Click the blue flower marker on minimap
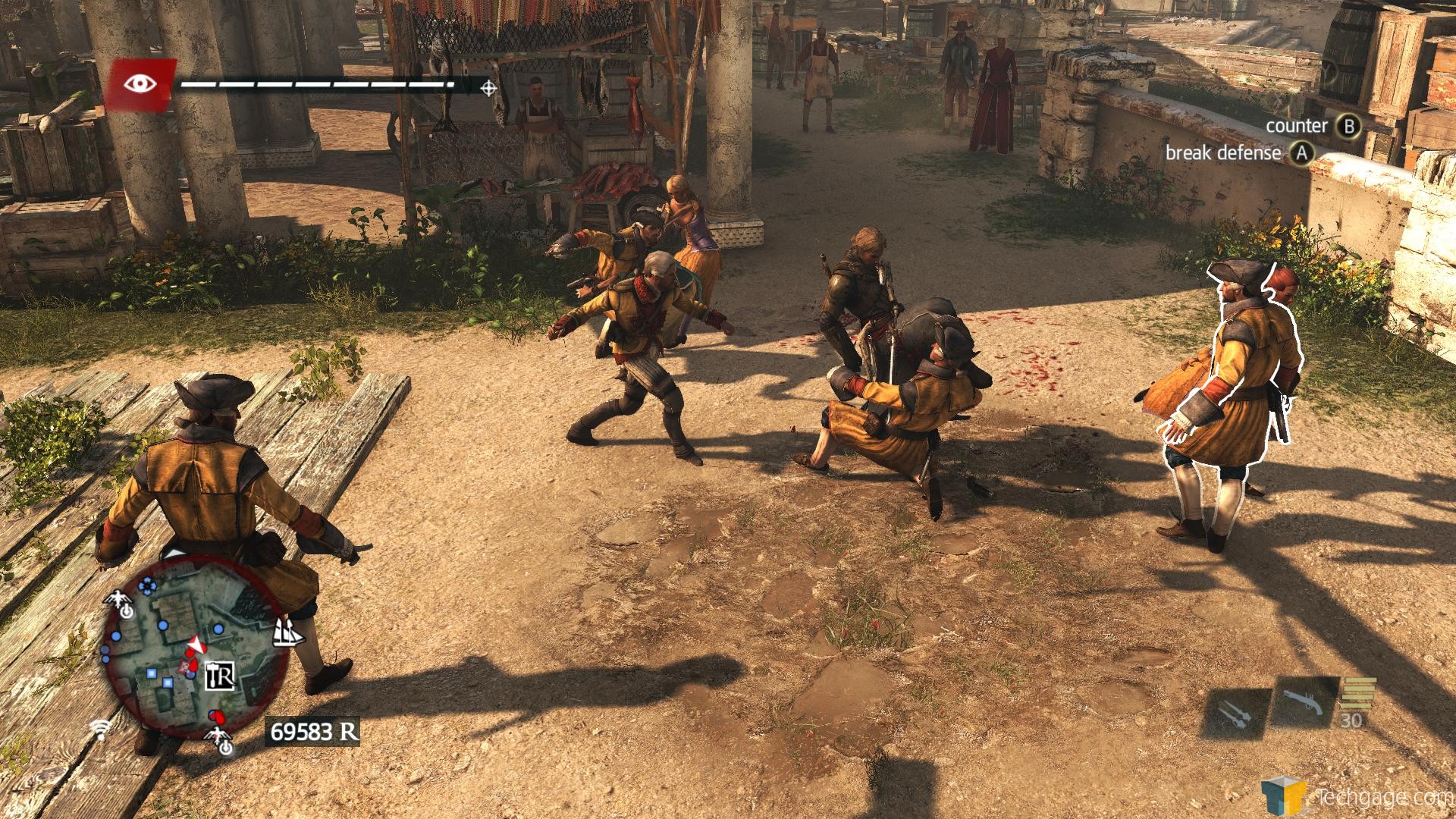 click(x=146, y=585)
